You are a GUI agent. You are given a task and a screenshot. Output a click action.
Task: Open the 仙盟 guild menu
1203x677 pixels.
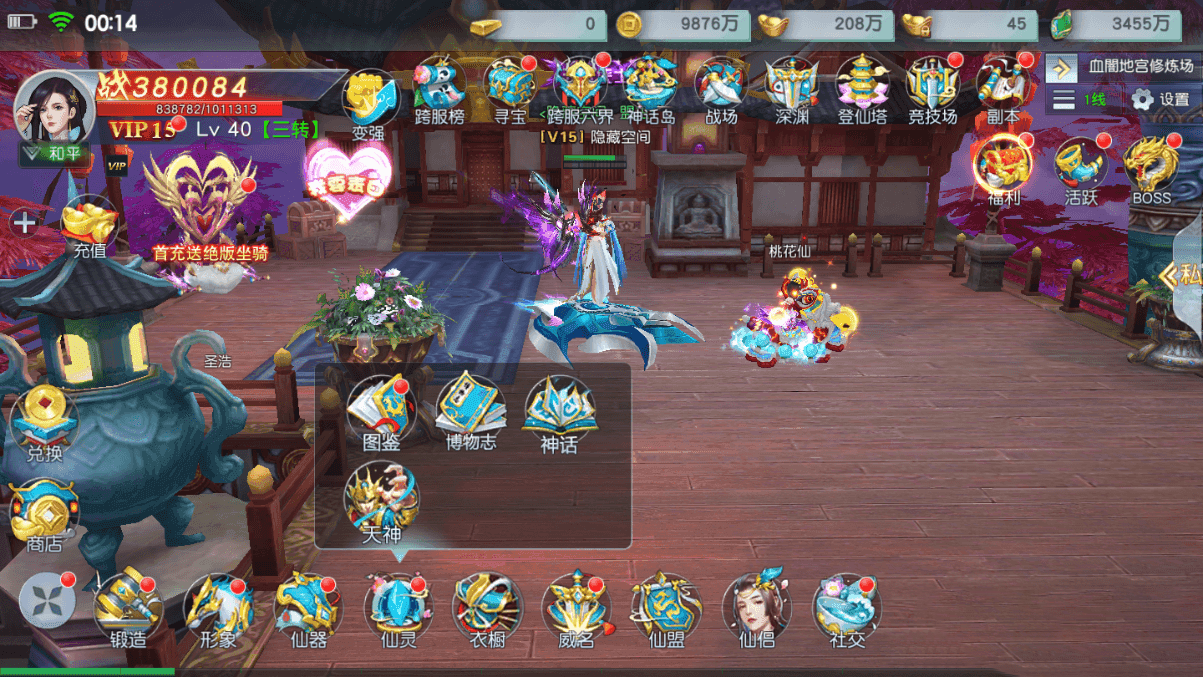[x=666, y=607]
